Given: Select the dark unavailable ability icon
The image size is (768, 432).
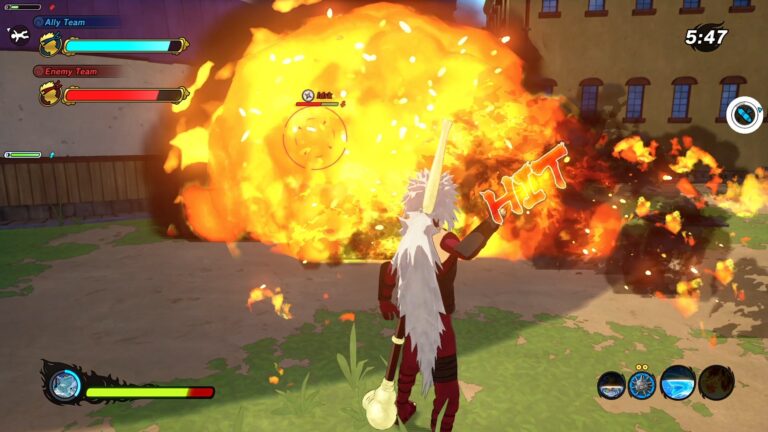Looking at the screenshot, I should (716, 383).
